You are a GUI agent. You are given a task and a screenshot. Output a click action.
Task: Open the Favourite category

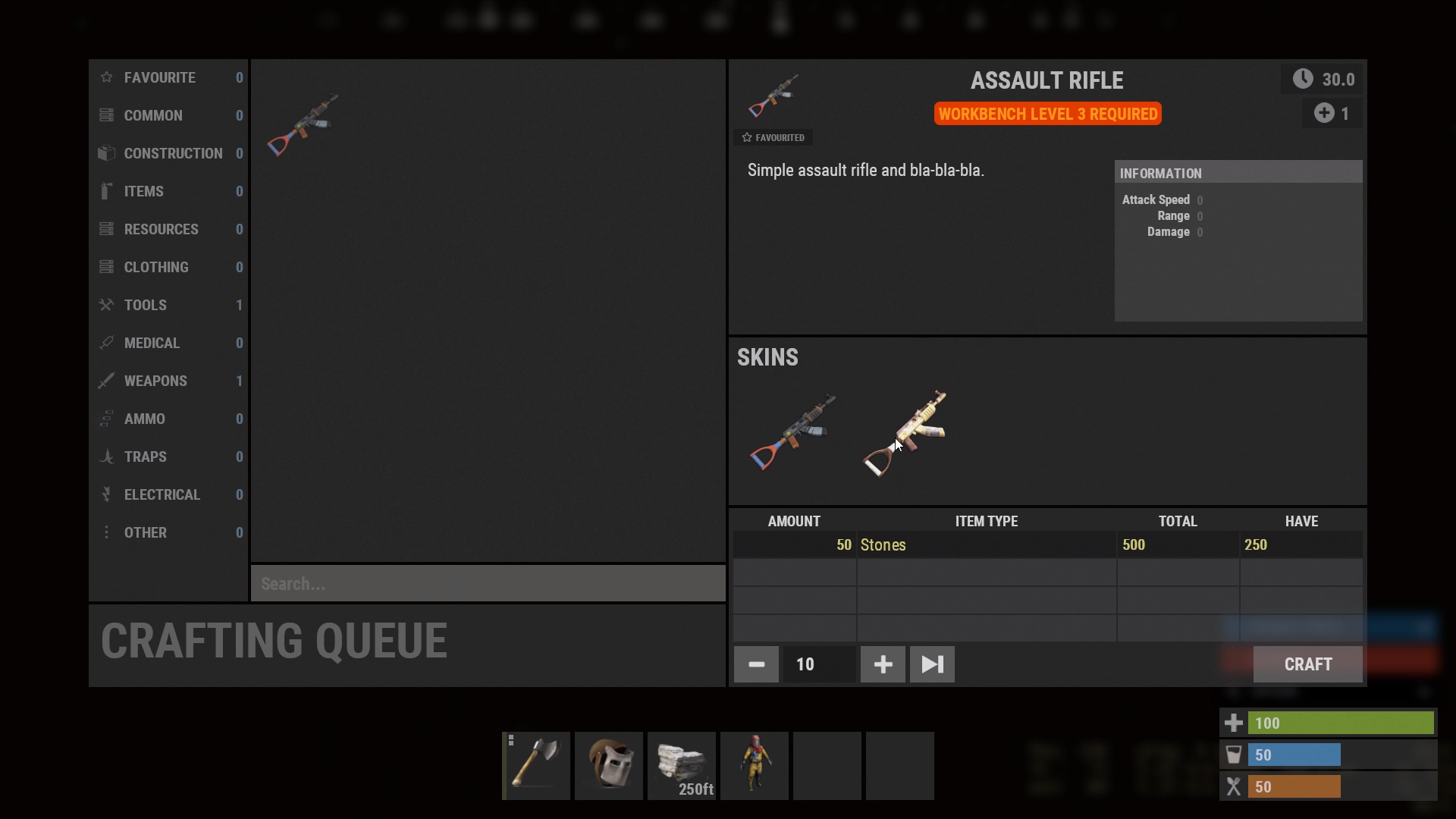click(x=168, y=78)
